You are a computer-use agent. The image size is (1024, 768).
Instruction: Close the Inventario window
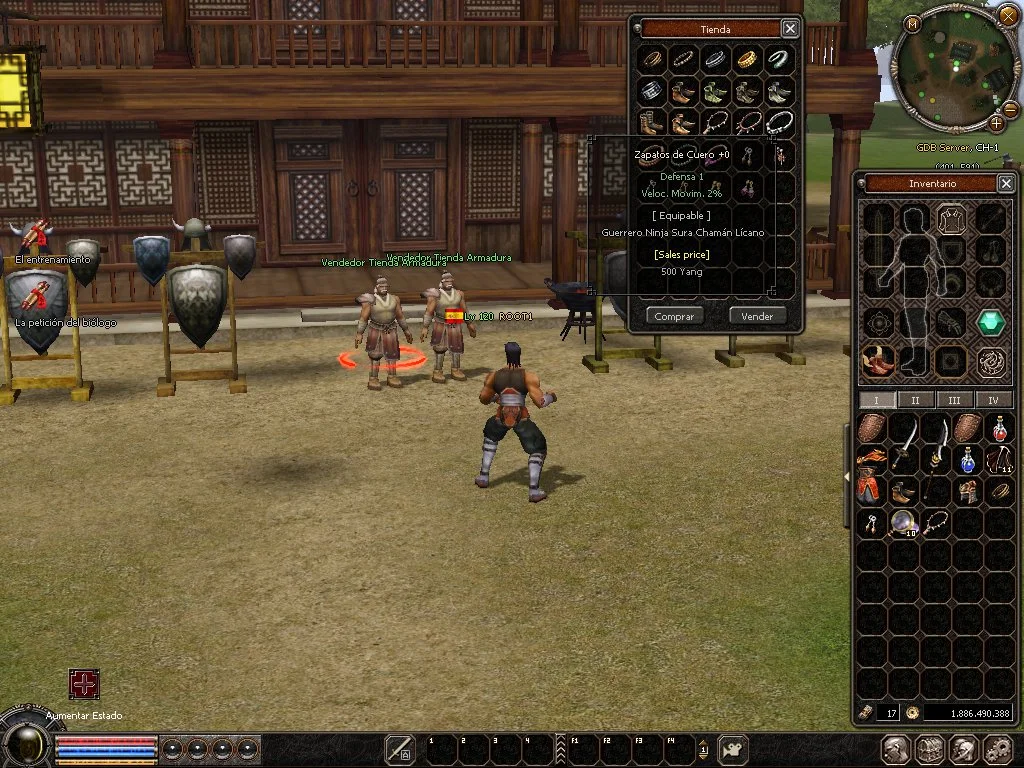[x=1006, y=183]
